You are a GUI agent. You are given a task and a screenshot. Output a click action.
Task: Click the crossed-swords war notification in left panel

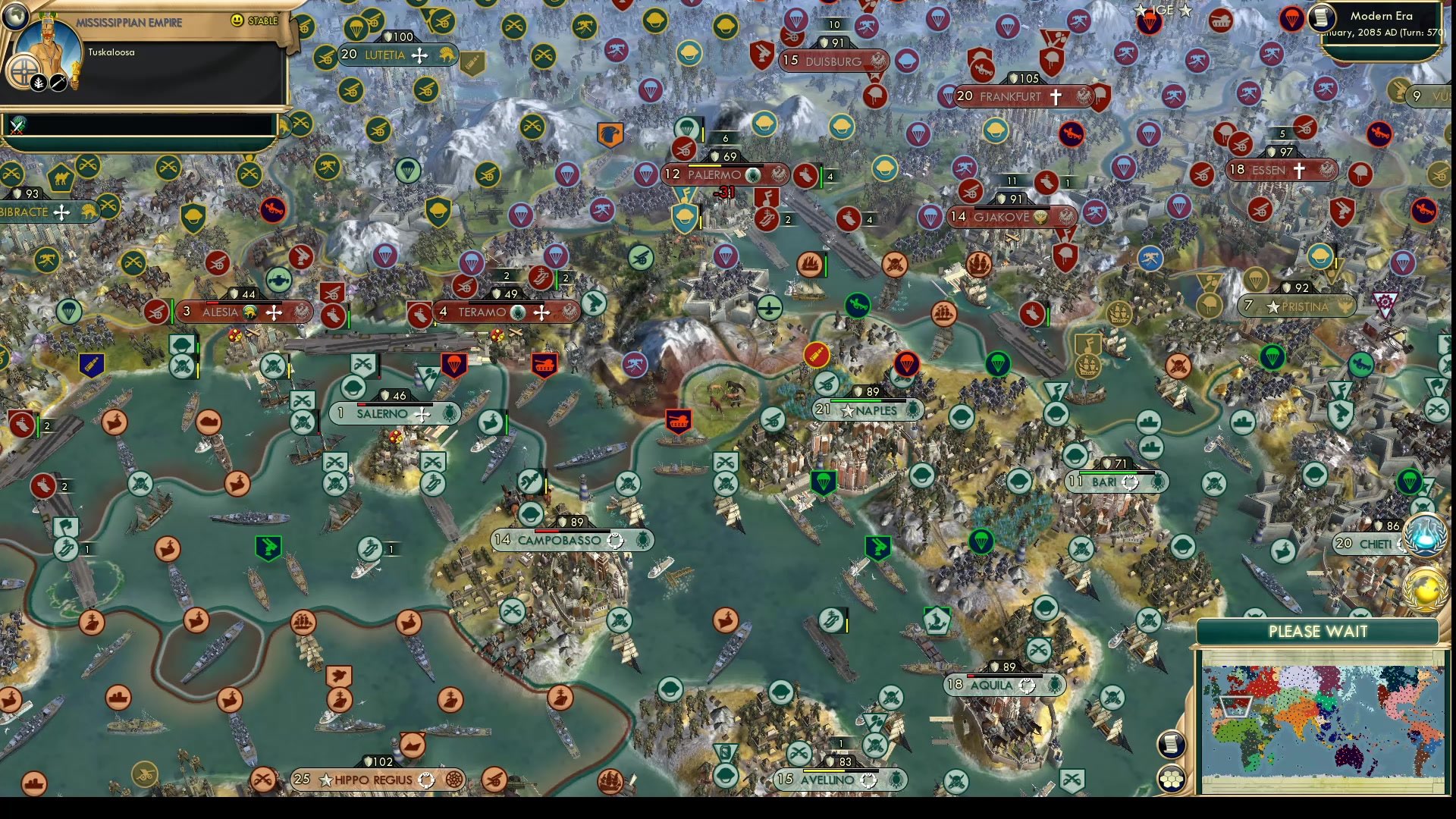pos(16,125)
